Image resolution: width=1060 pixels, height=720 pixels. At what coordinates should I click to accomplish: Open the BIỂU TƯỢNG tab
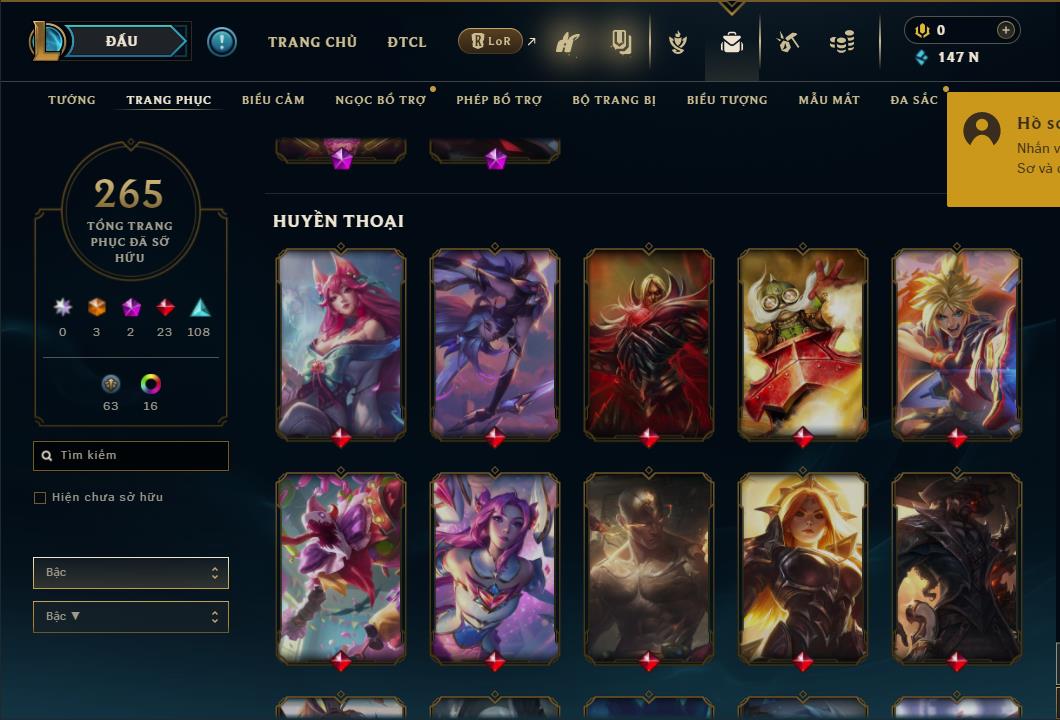[727, 100]
